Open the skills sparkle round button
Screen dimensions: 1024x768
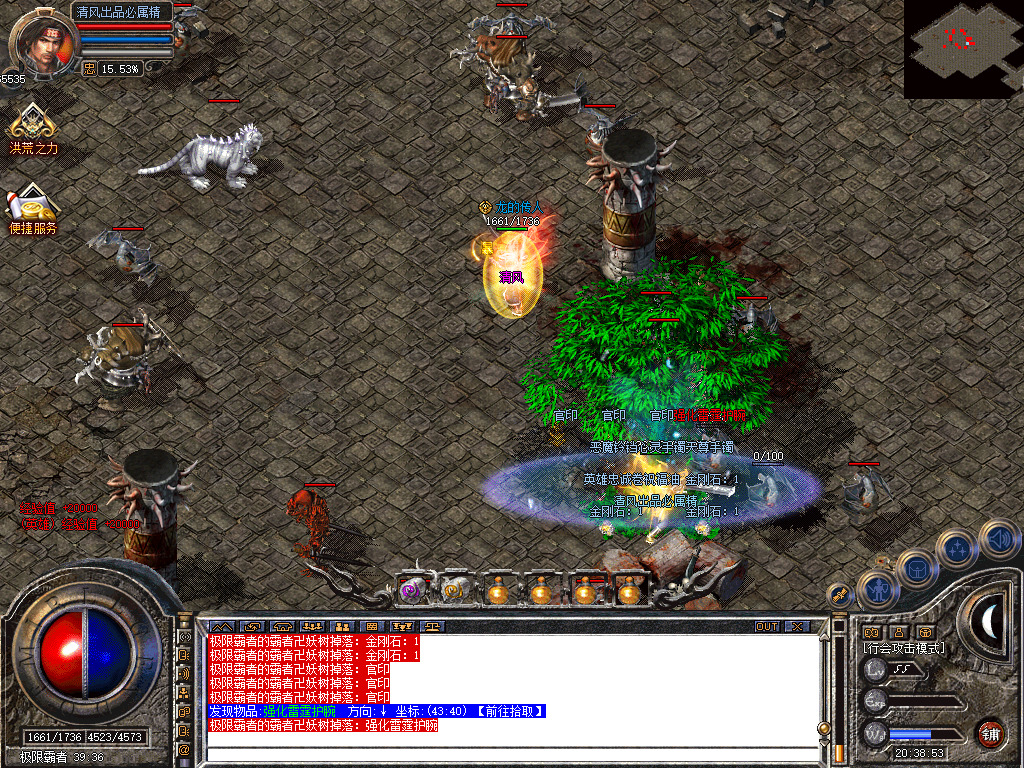957,550
